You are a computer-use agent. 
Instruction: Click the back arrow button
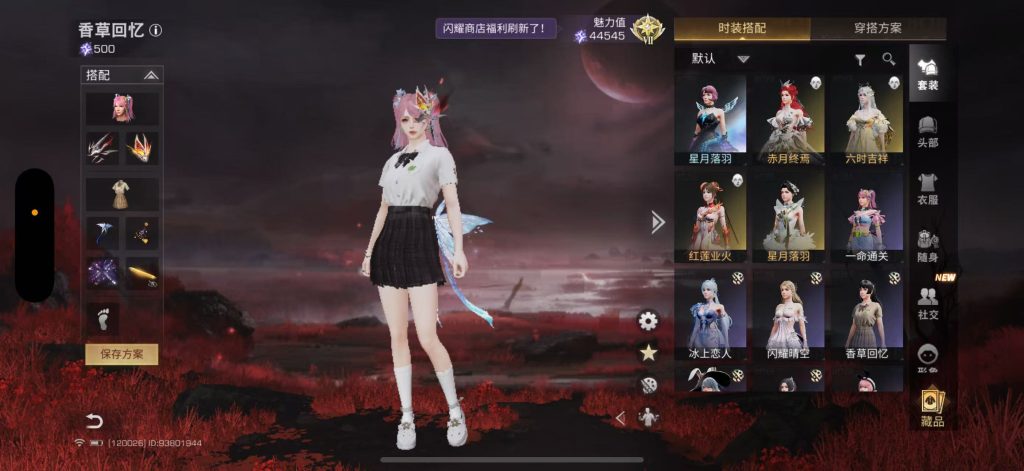pyautogui.click(x=94, y=420)
